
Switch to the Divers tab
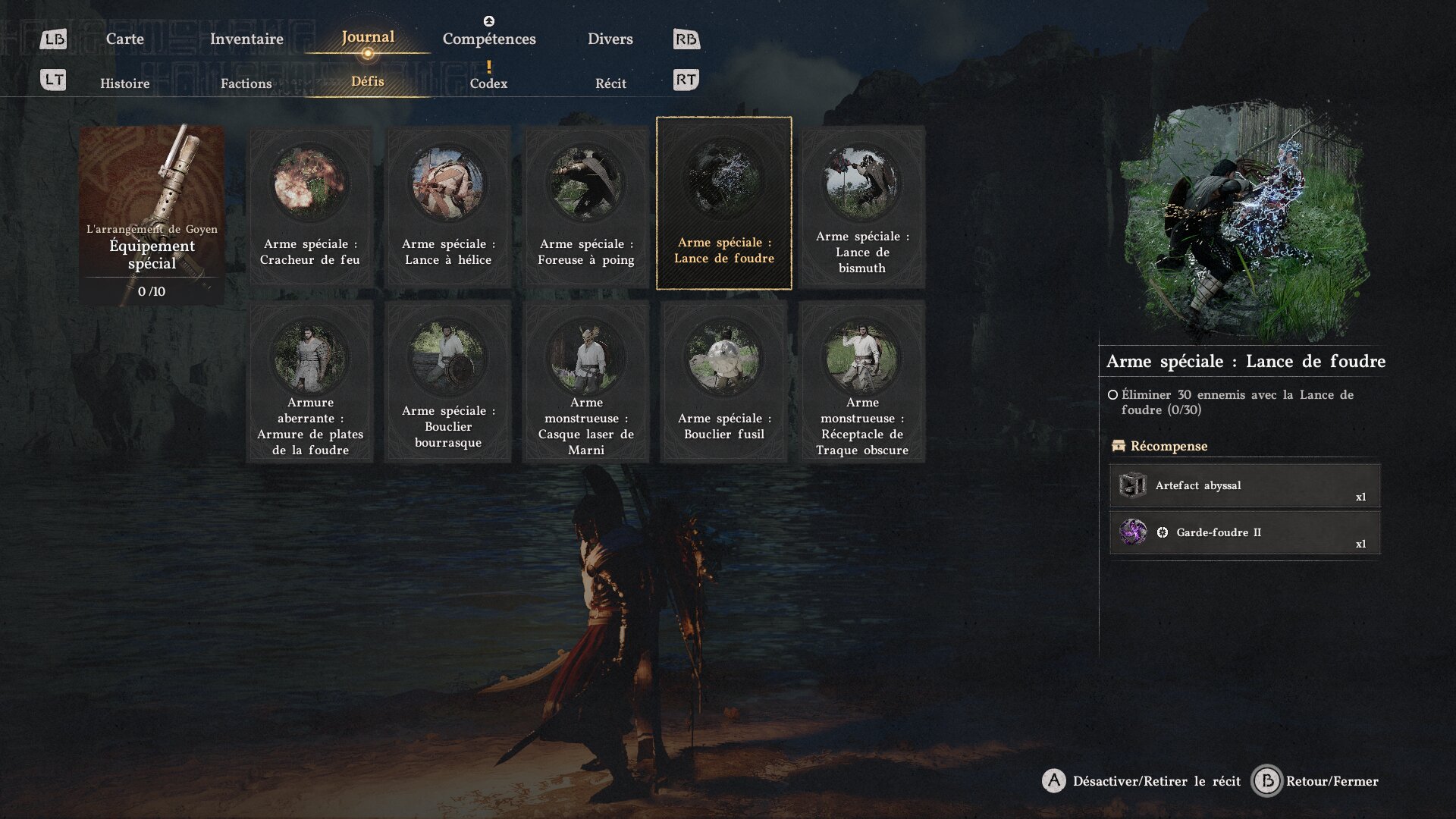click(x=610, y=39)
